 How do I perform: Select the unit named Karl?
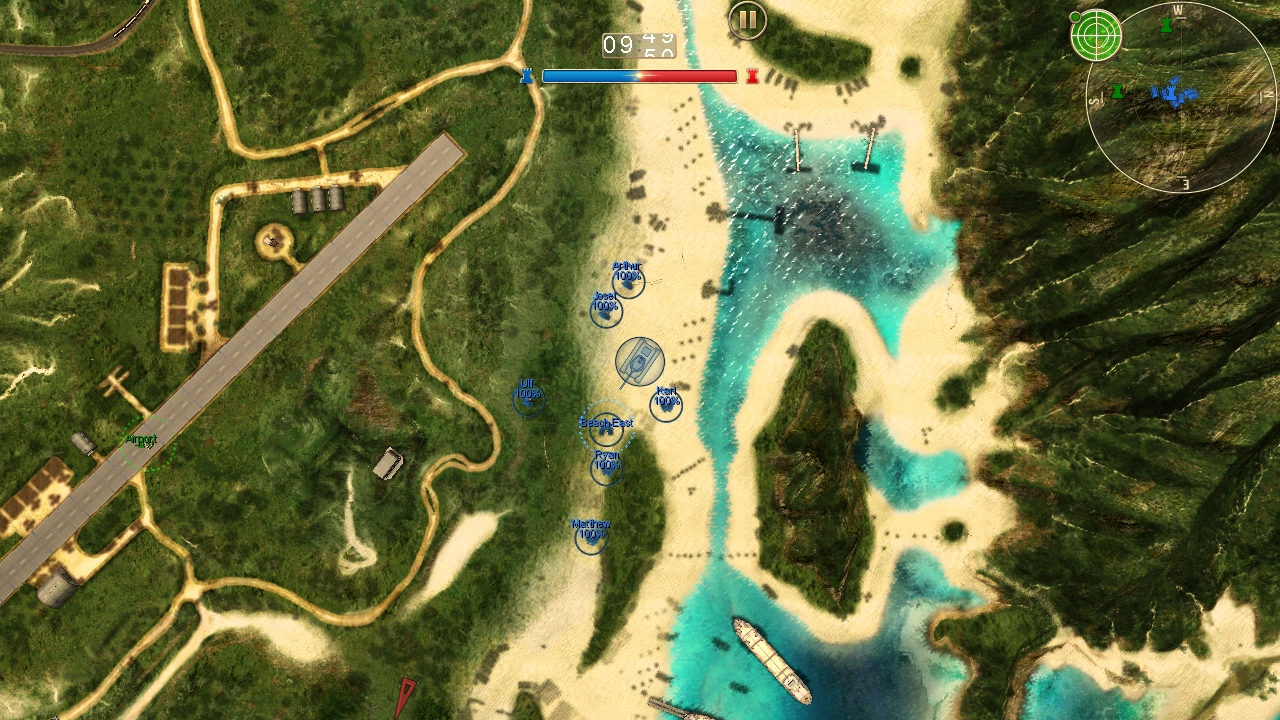coord(666,404)
